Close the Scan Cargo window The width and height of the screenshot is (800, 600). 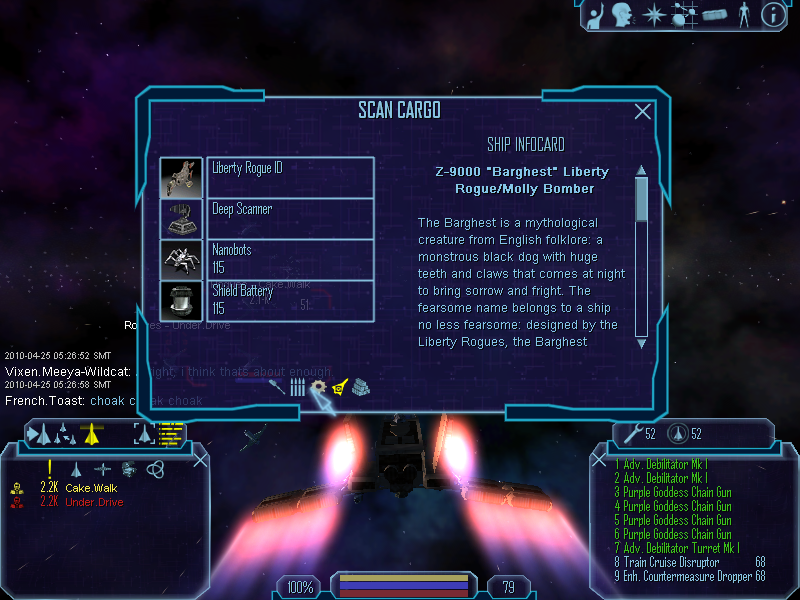(x=643, y=112)
